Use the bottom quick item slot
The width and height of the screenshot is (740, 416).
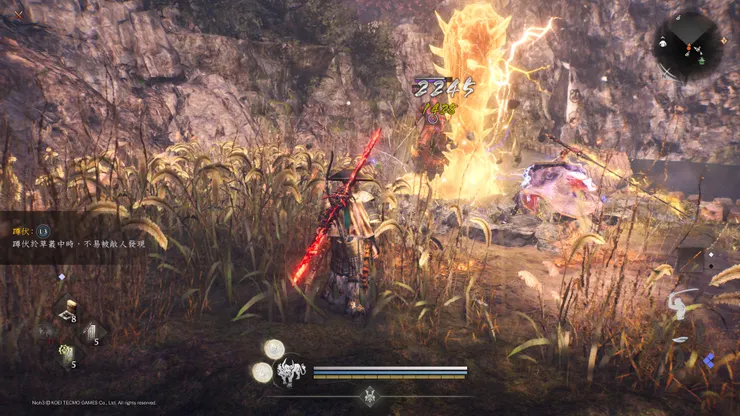[67, 355]
